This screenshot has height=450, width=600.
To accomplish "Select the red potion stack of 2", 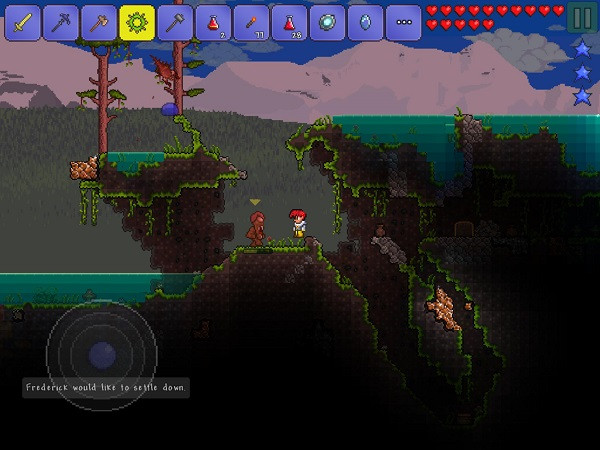I will tap(213, 22).
